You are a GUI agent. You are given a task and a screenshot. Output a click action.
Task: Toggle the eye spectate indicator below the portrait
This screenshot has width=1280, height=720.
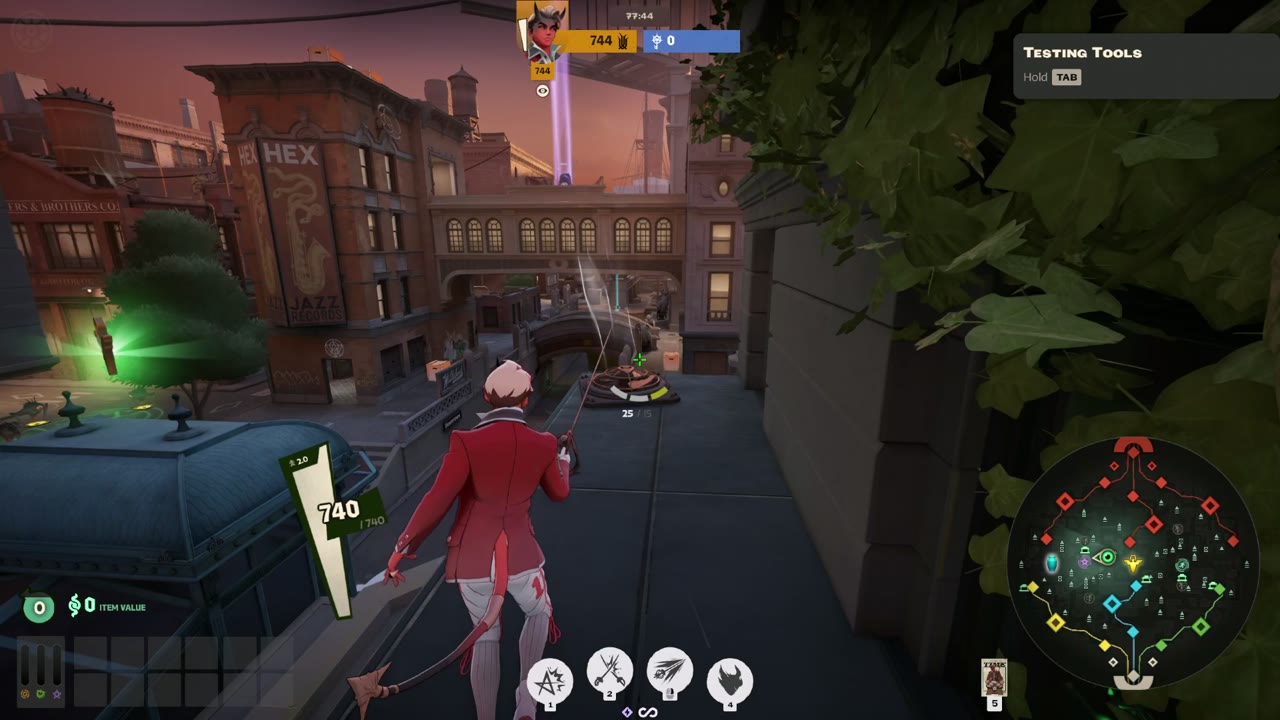(x=542, y=90)
